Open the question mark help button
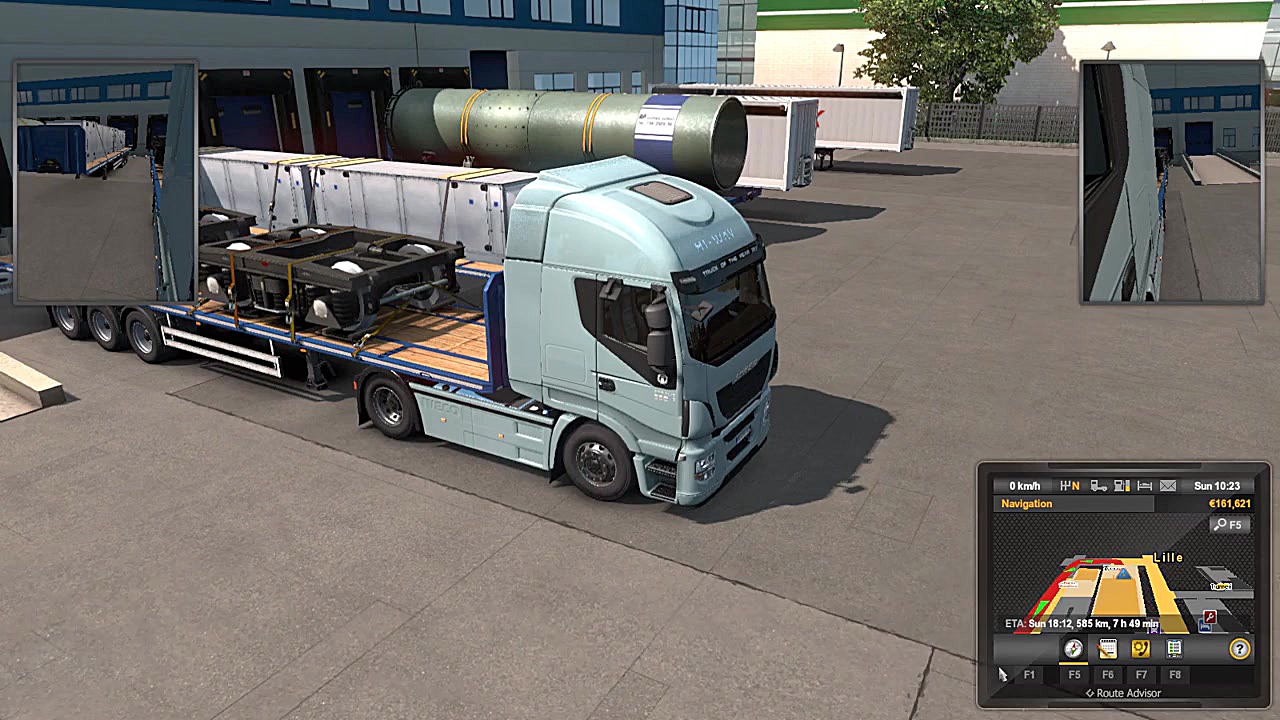The height and width of the screenshot is (720, 1280). coord(1240,649)
